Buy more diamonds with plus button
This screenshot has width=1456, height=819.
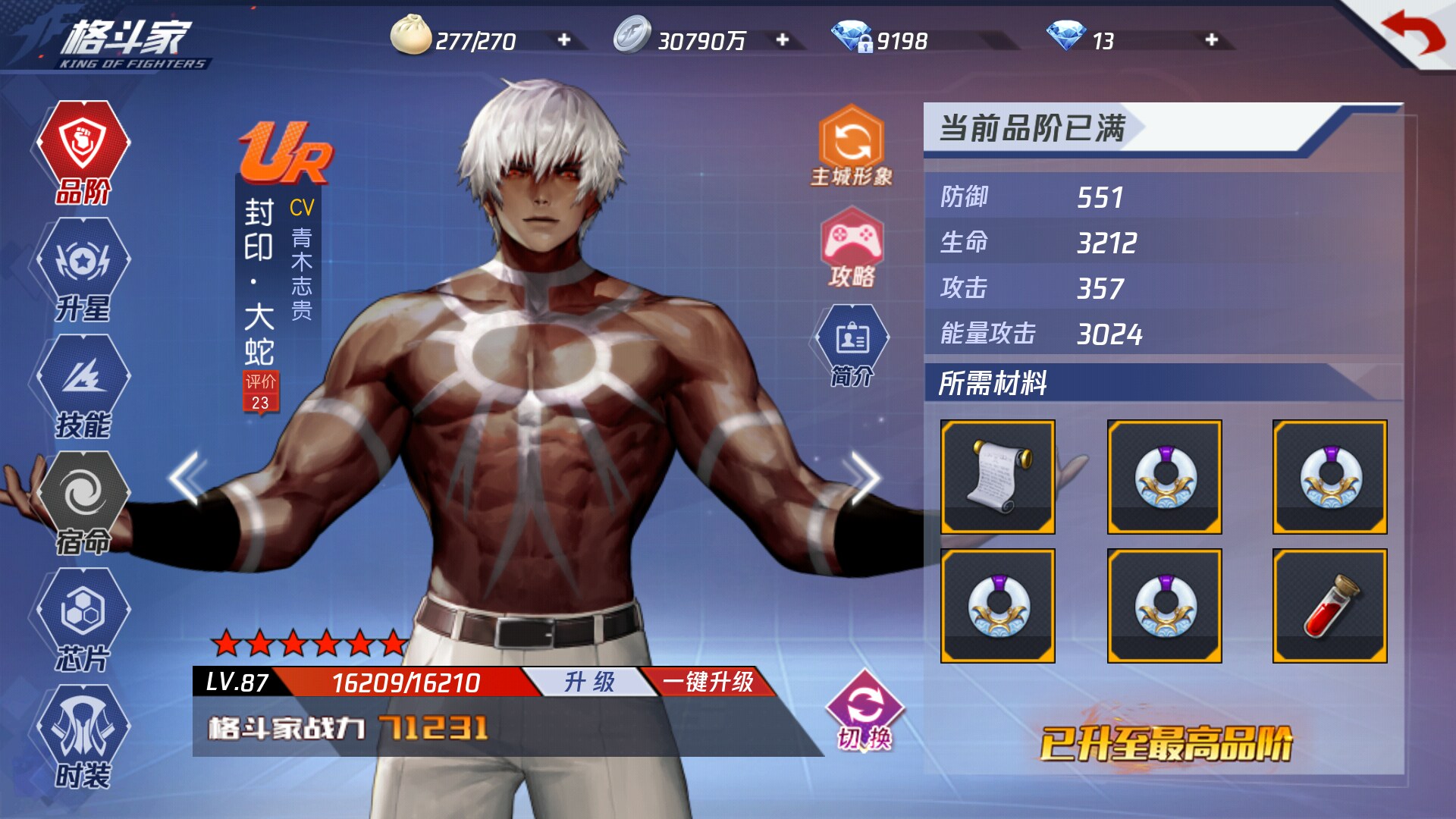(x=1211, y=39)
